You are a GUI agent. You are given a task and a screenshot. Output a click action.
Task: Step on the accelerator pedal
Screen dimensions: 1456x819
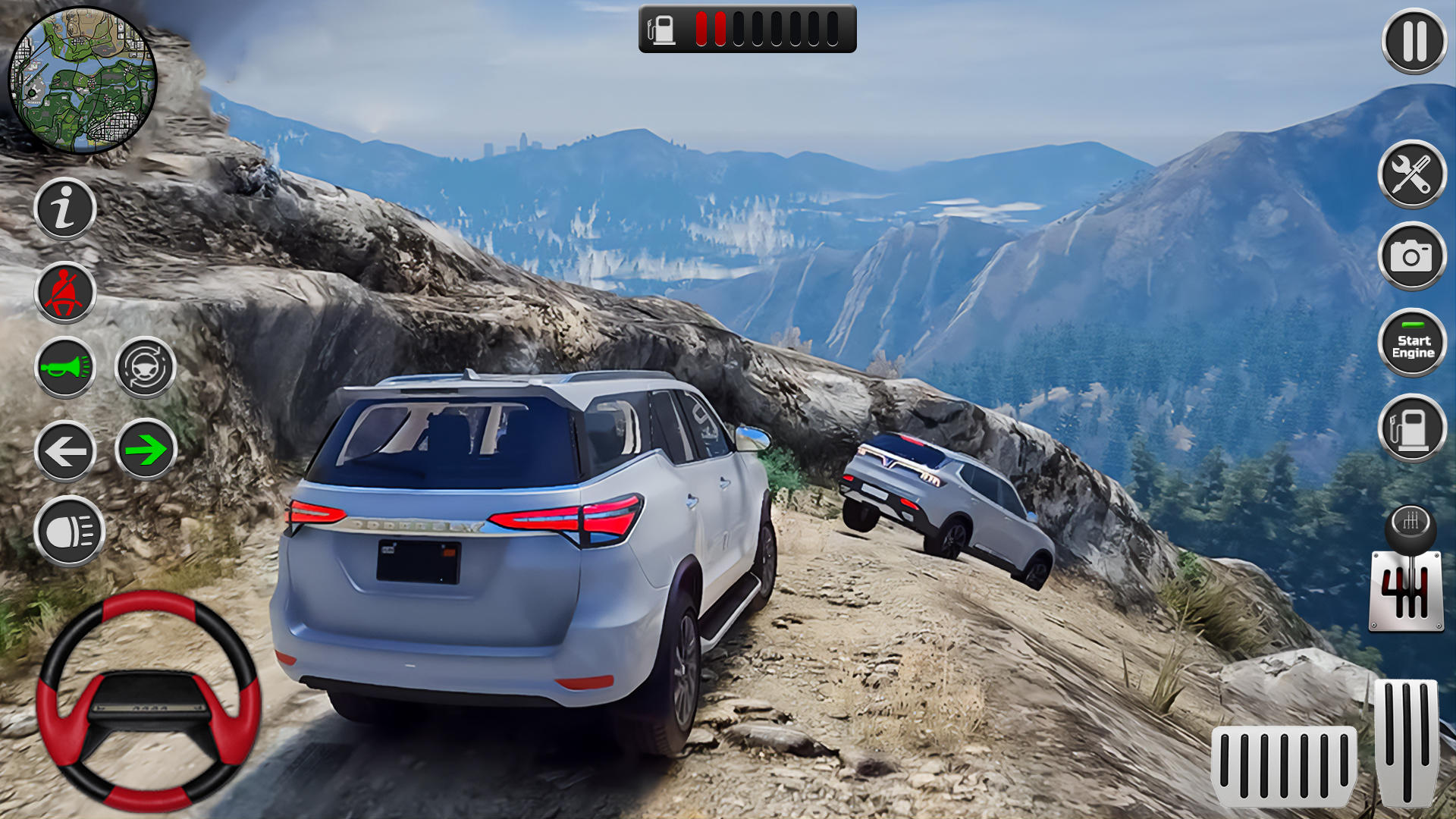point(1407,743)
